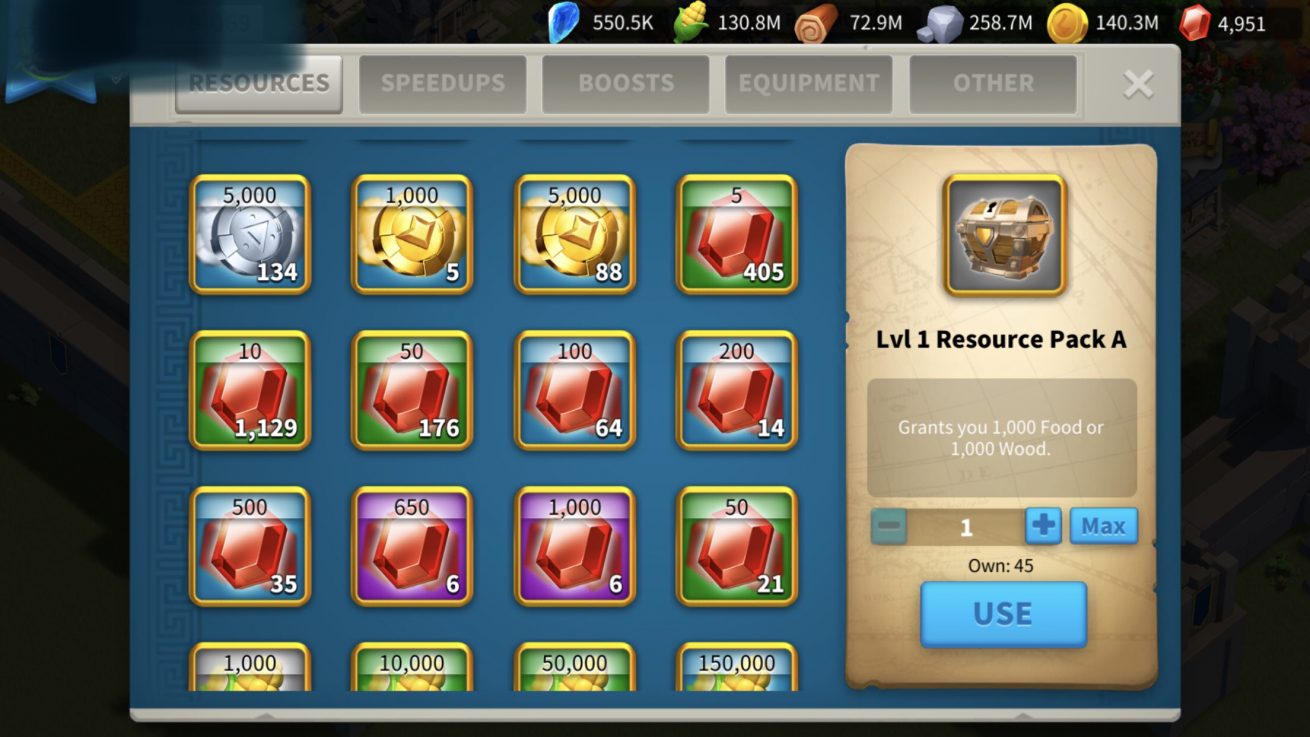Screen dimensions: 1310x737
Task: Show the Equipment tab
Action: click(808, 83)
